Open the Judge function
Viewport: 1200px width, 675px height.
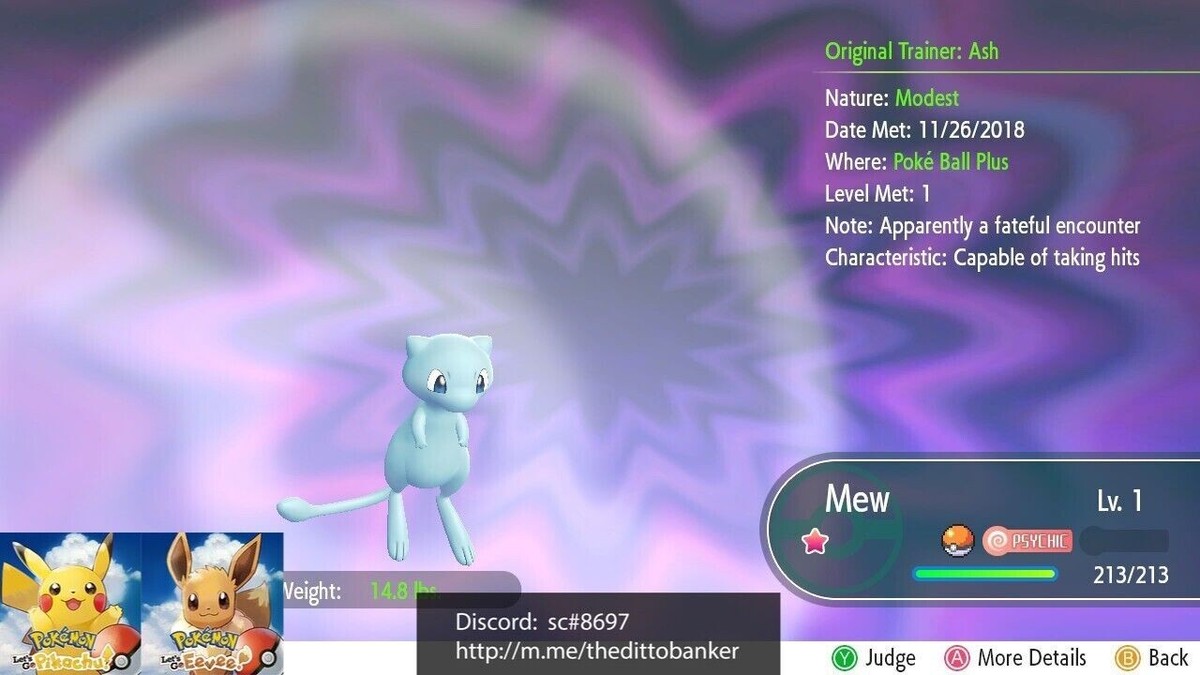(x=873, y=658)
